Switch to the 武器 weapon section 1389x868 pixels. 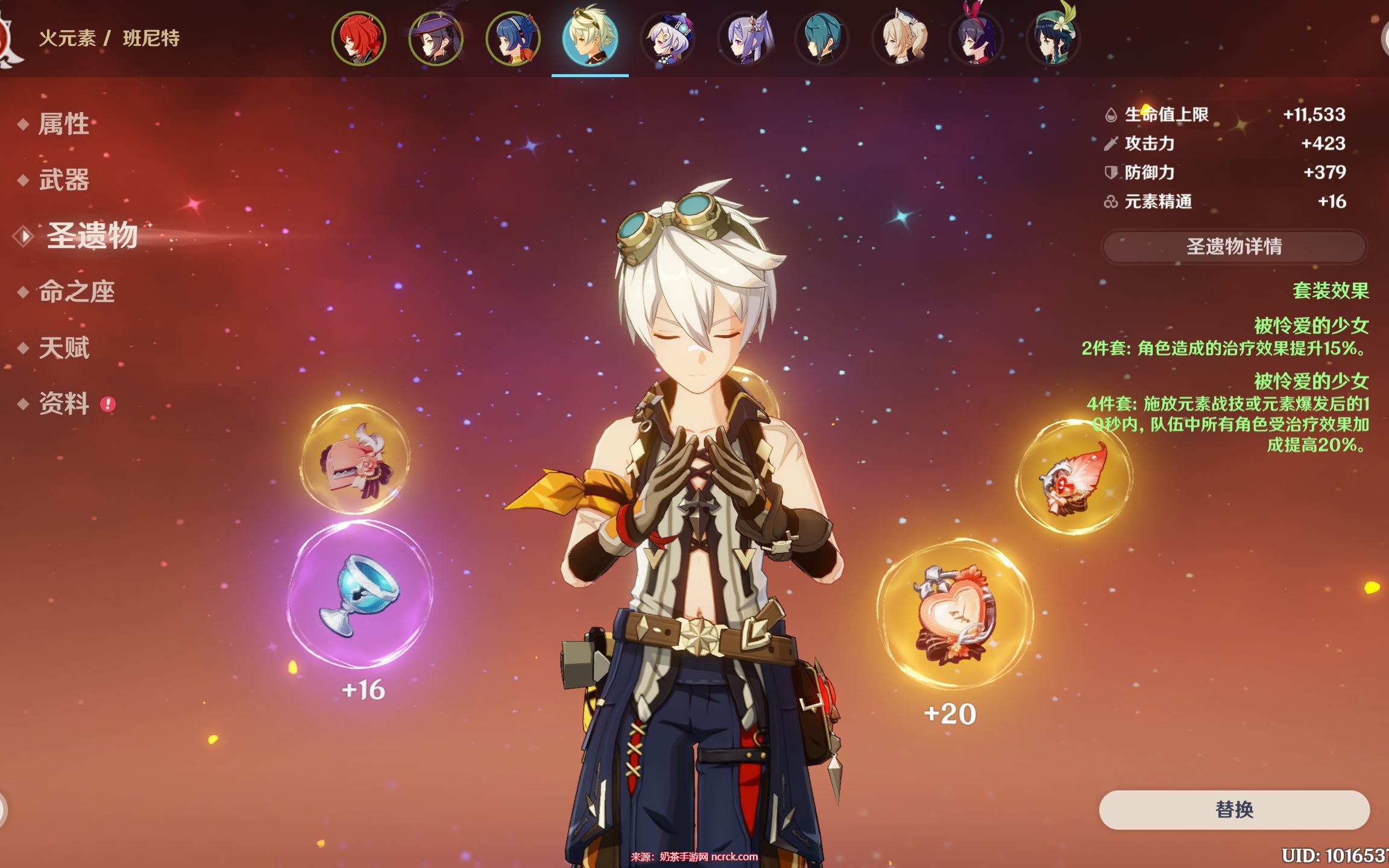63,180
